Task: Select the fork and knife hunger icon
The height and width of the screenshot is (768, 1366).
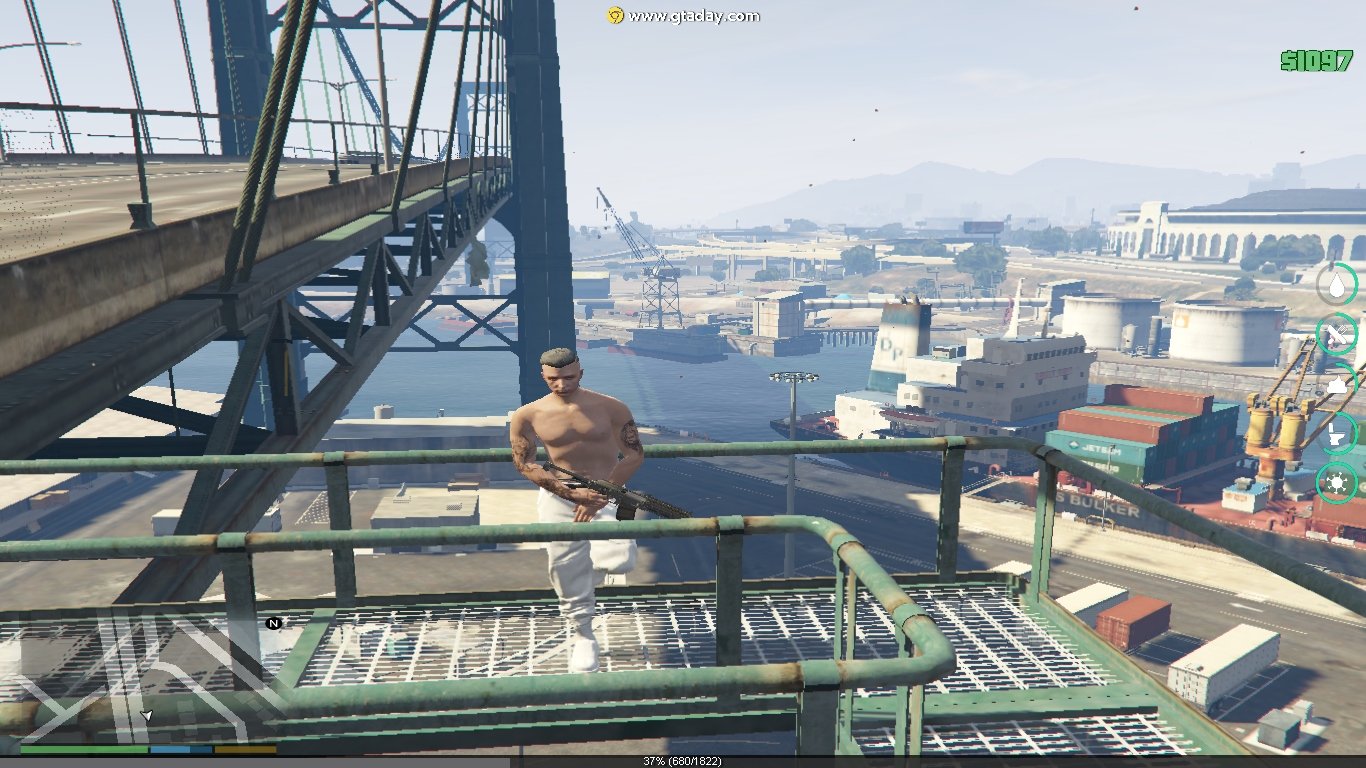Action: click(1337, 334)
